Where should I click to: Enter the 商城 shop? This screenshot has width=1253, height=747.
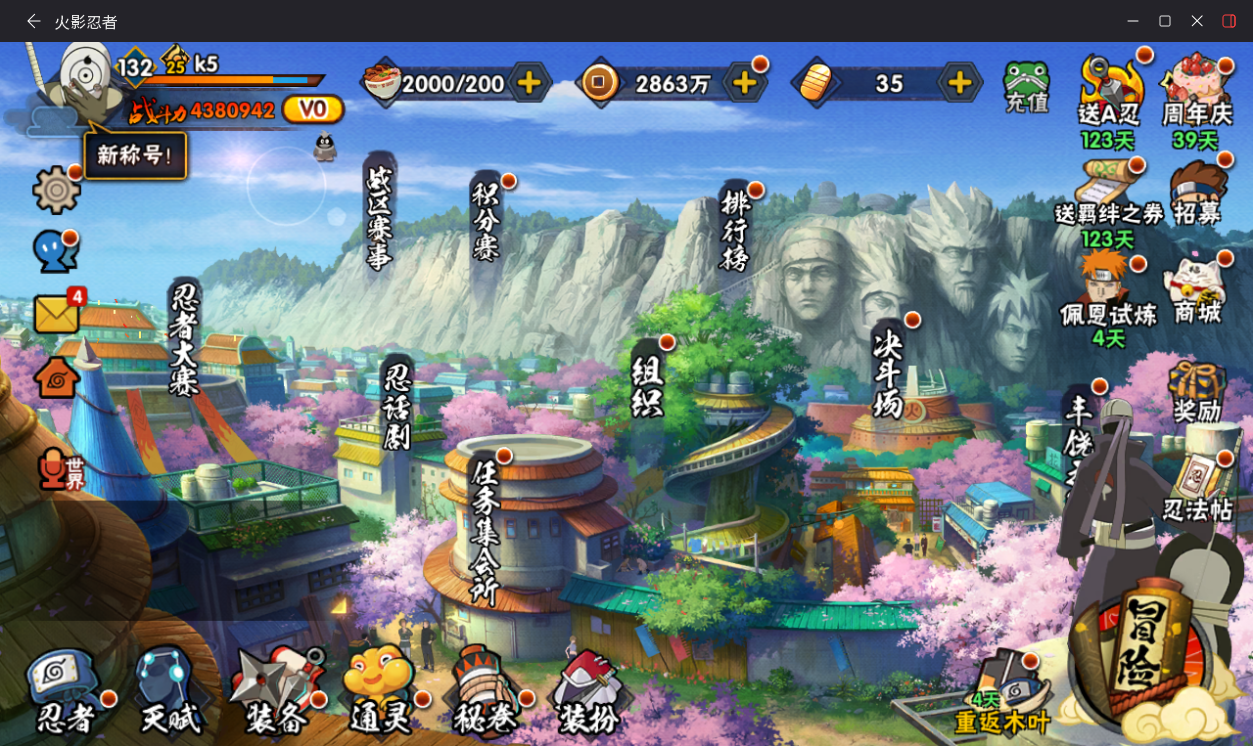click(x=1198, y=290)
